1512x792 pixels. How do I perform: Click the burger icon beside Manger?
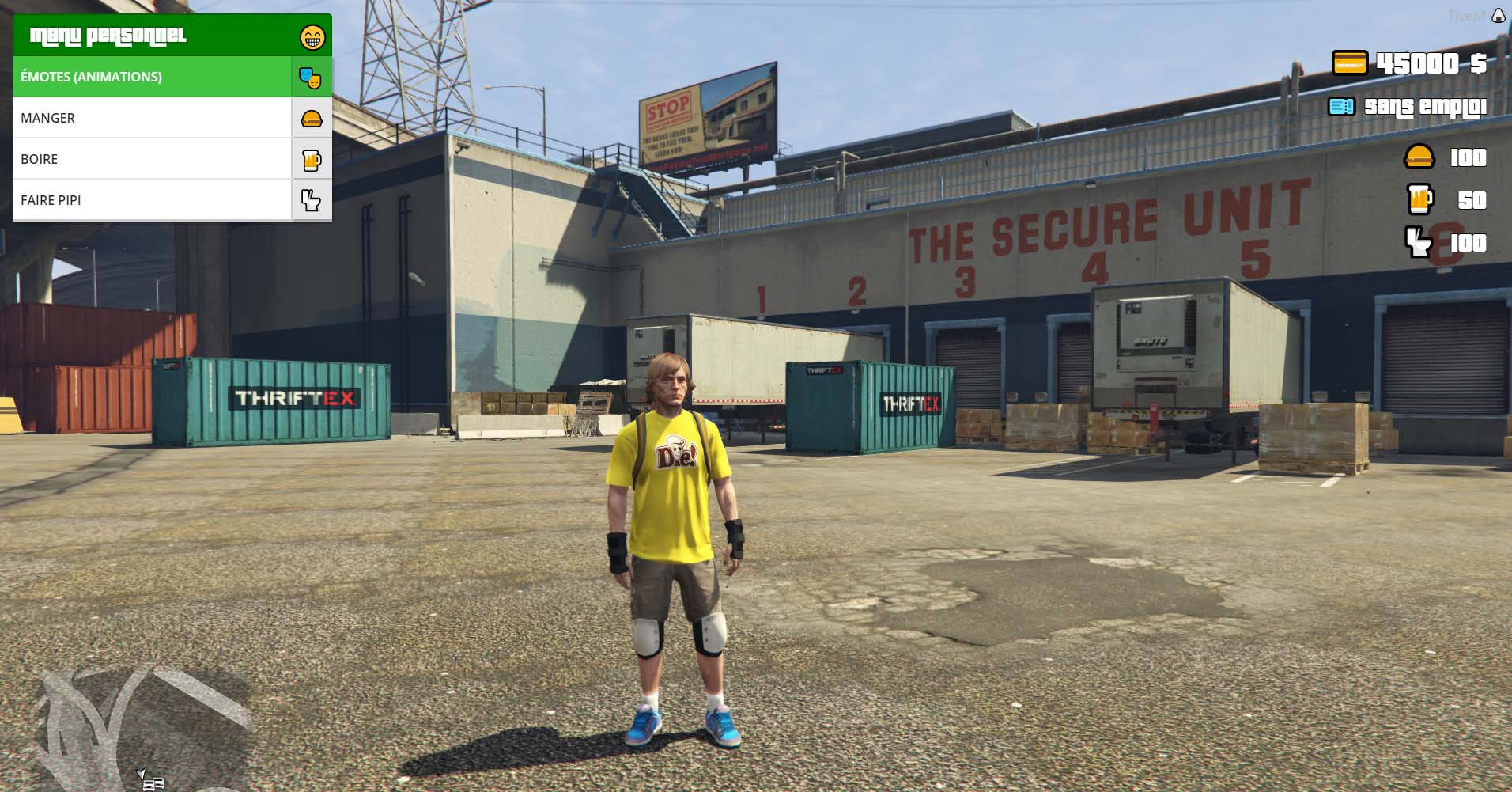[312, 119]
